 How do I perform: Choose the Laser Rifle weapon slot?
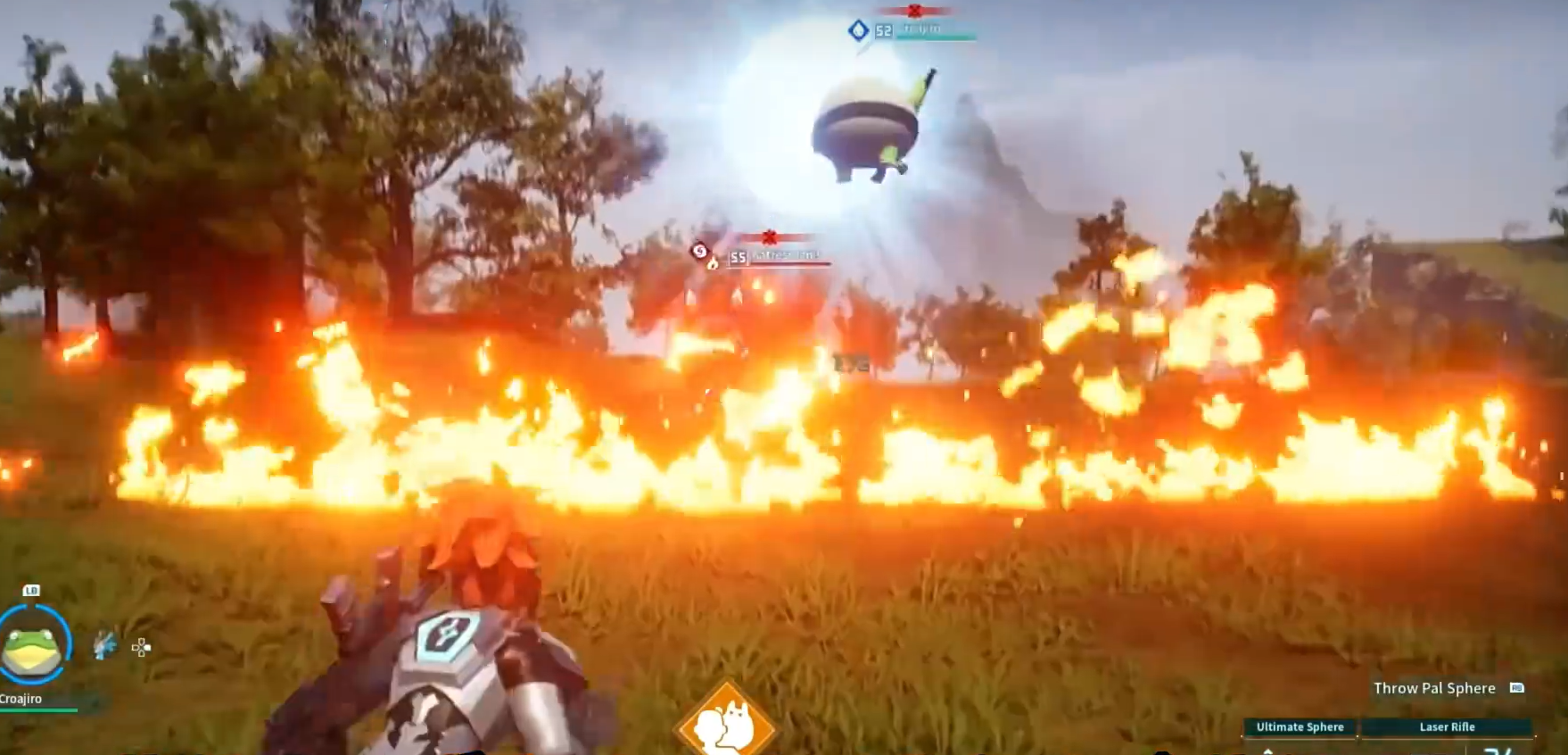coord(1447,727)
